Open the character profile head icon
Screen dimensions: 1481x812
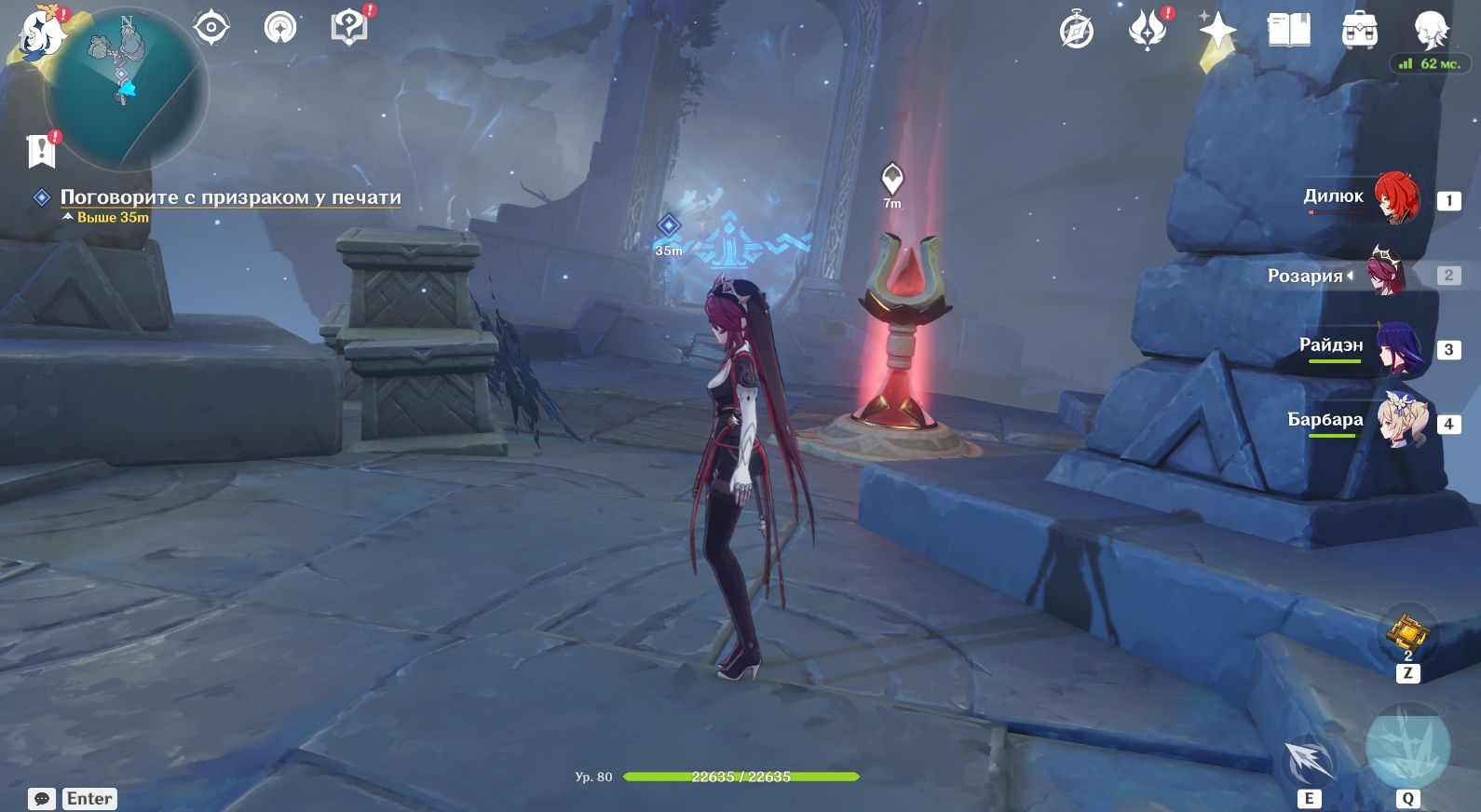[1430, 29]
